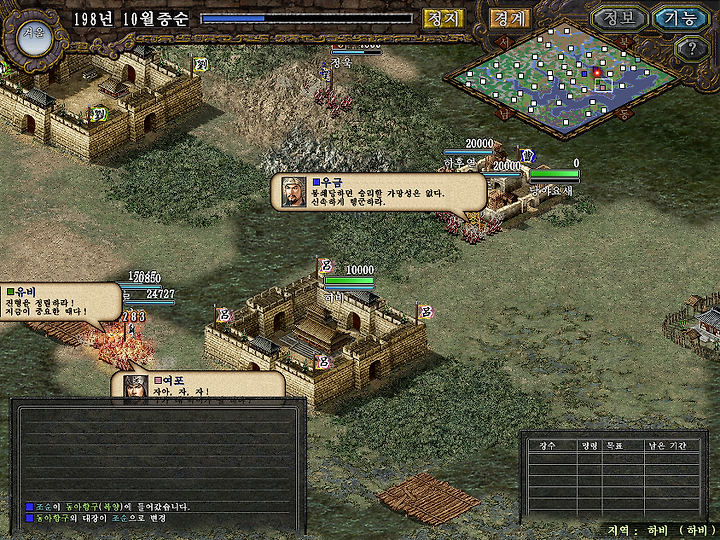Open the 정보 information menu
This screenshot has width=720, height=540.
[x=618, y=18]
